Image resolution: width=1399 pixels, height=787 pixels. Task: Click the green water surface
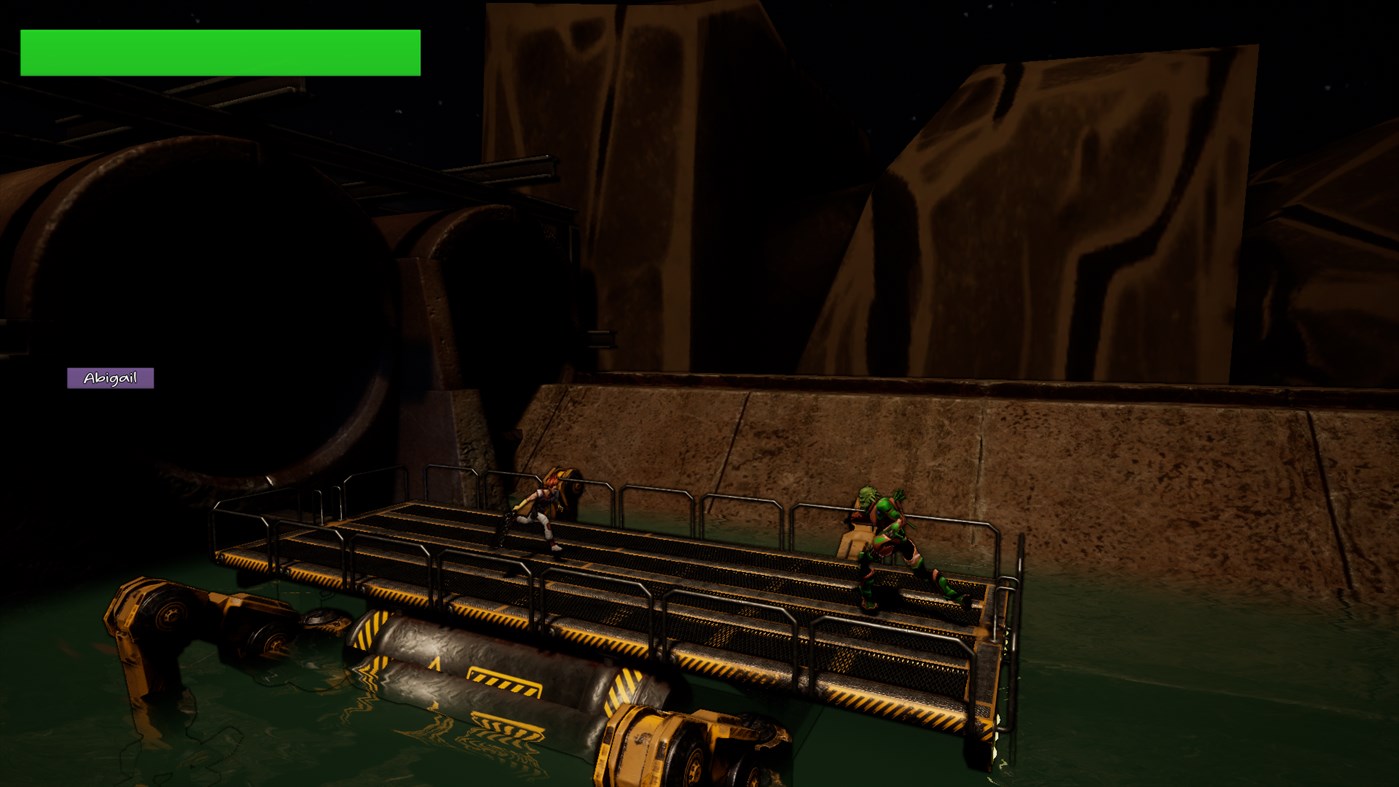coord(1200,700)
